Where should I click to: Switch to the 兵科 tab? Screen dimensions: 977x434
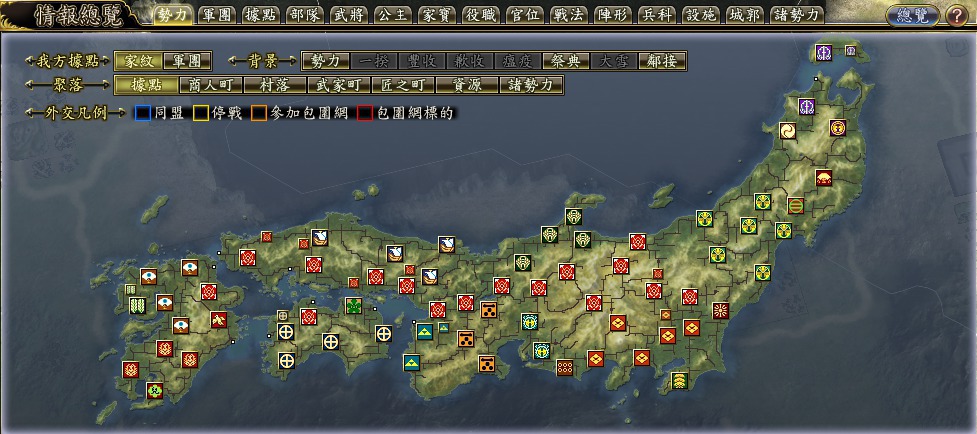(656, 15)
